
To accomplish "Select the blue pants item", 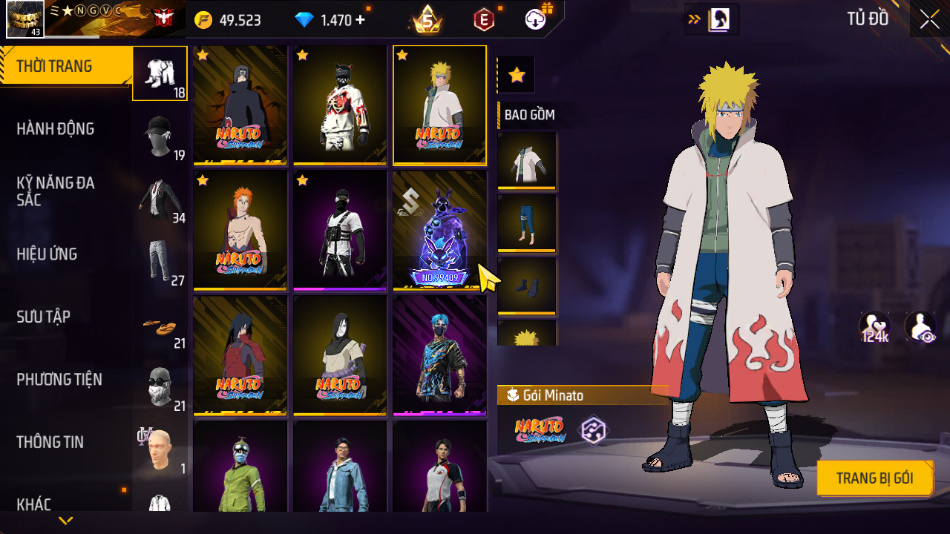I will 527,222.
